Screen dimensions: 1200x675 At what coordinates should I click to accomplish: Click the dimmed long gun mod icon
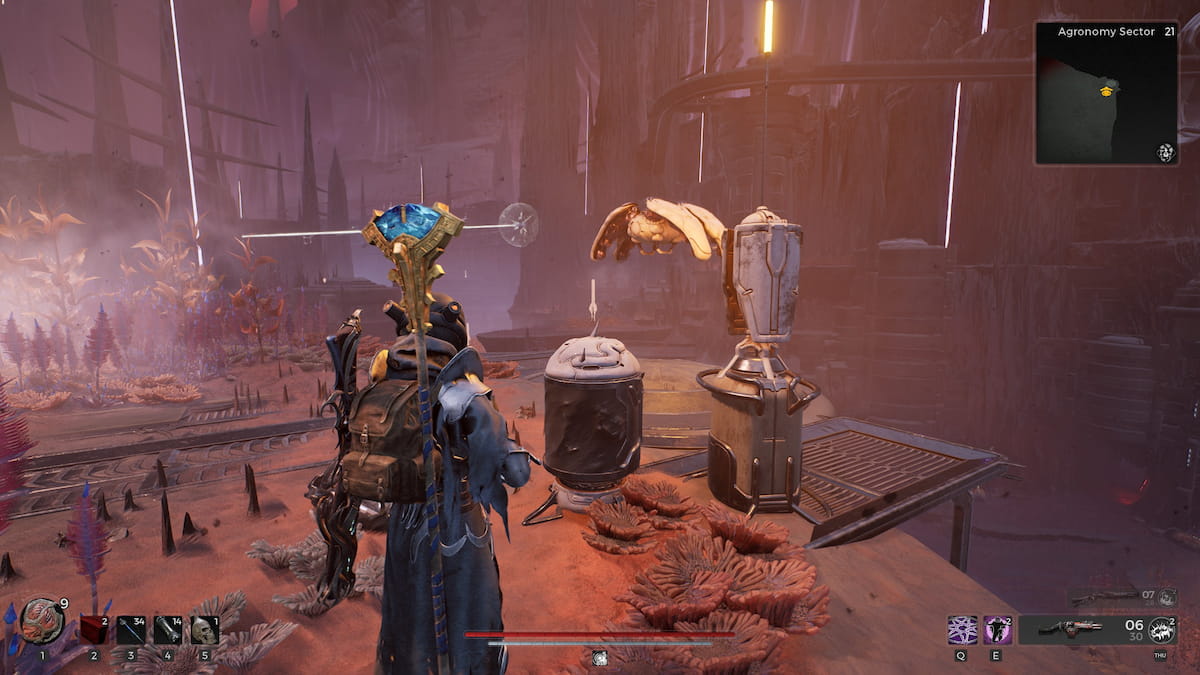tap(1168, 597)
